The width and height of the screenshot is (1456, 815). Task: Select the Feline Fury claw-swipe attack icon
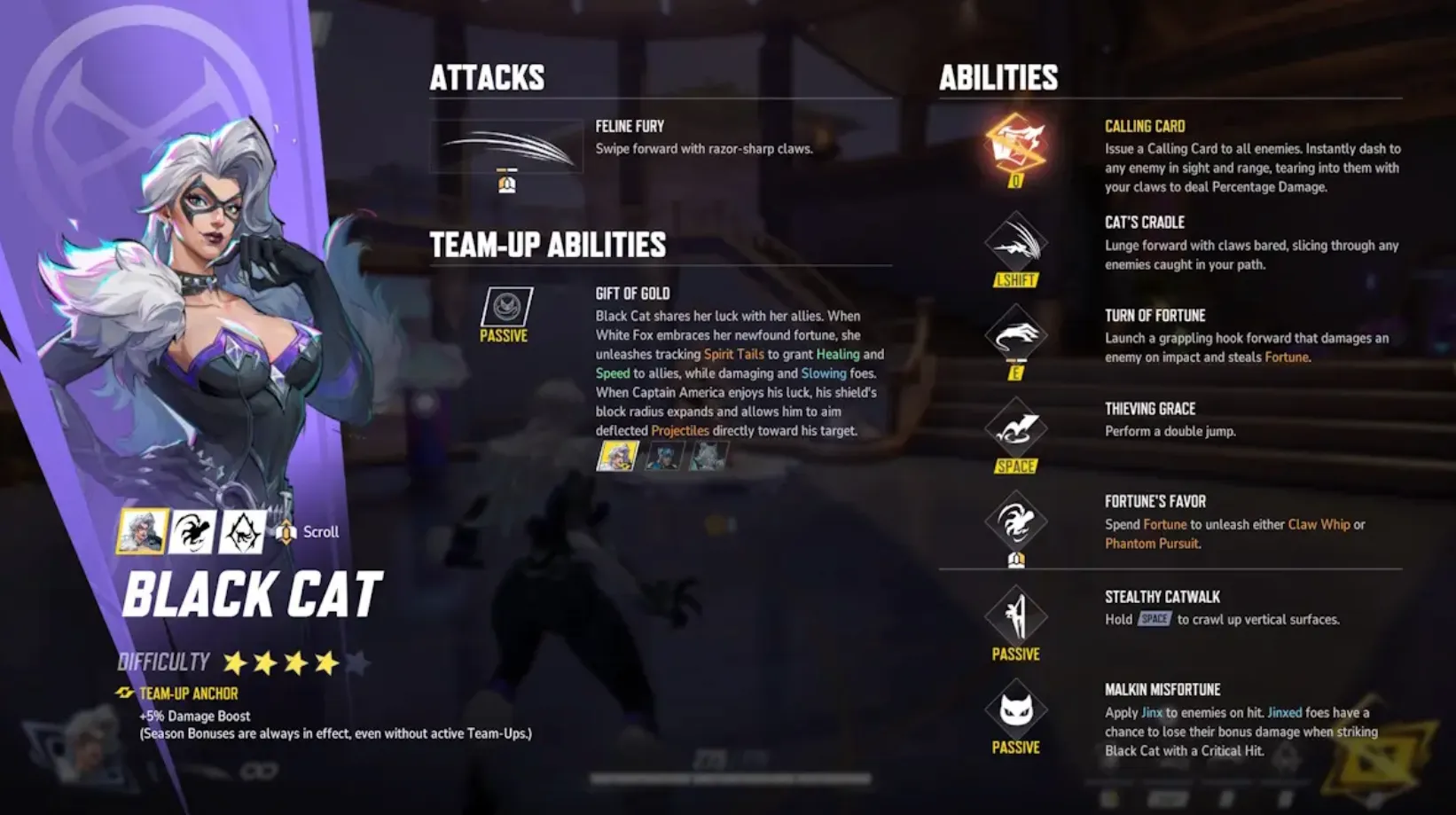point(505,145)
